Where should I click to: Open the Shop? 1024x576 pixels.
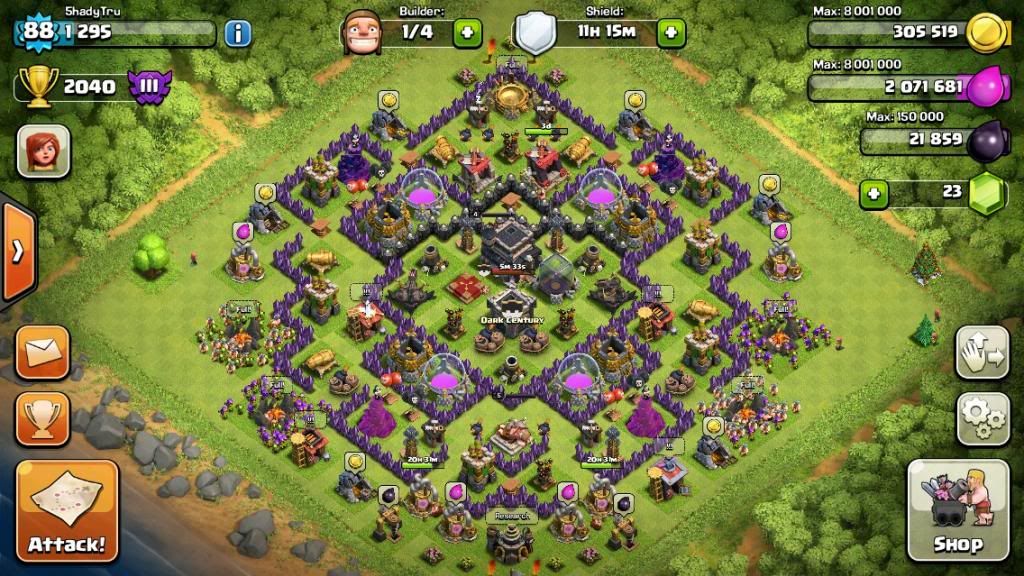957,510
